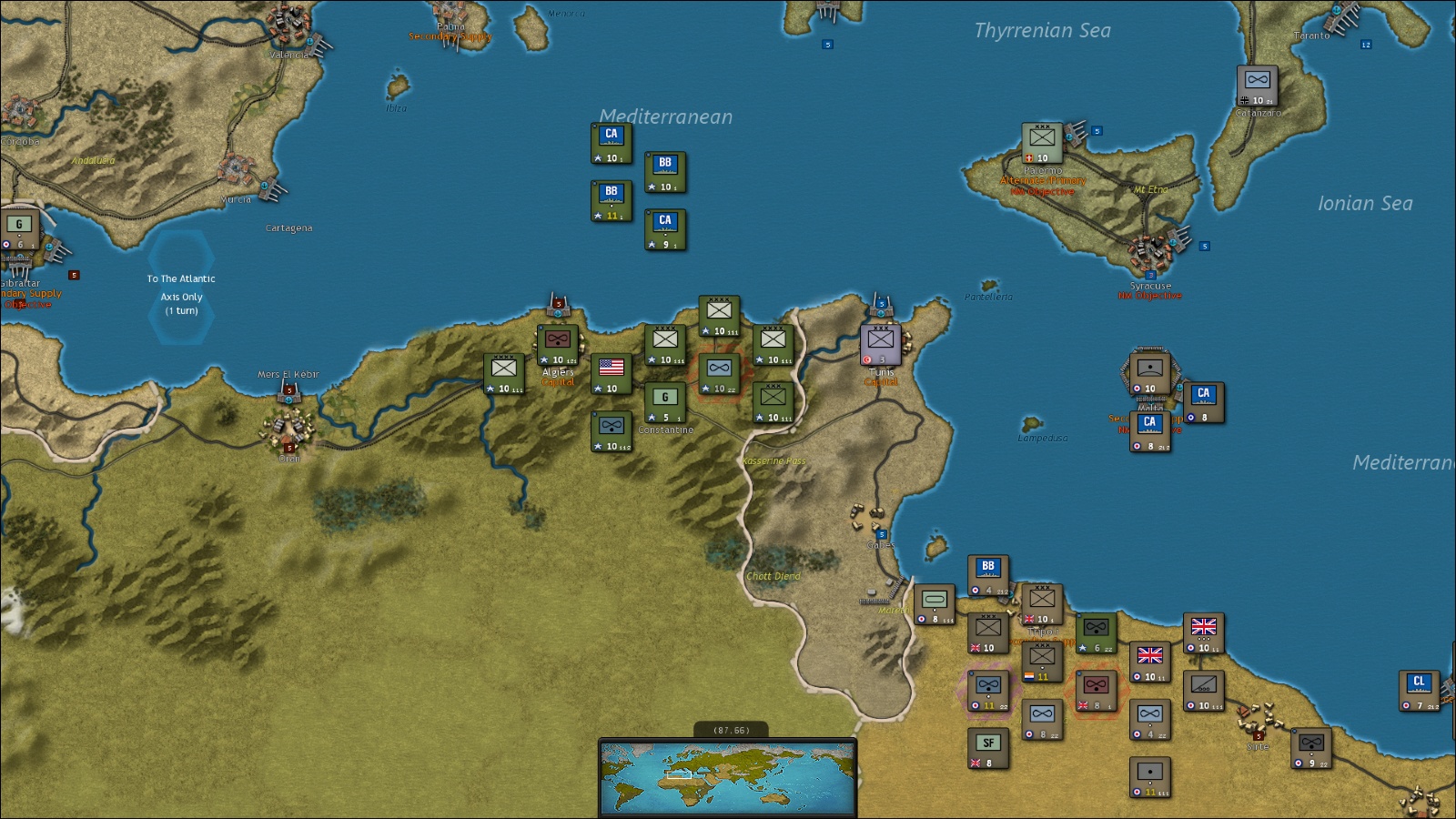Pick the CA cruiser with strength 9
Screen dimensions: 1456x819
[x=665, y=229]
